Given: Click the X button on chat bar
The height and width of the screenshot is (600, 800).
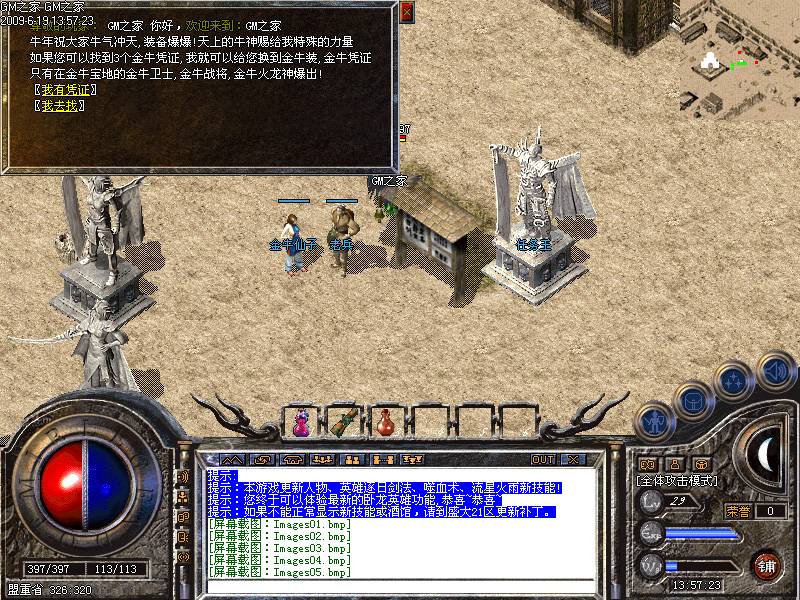Looking at the screenshot, I should pos(573,460).
